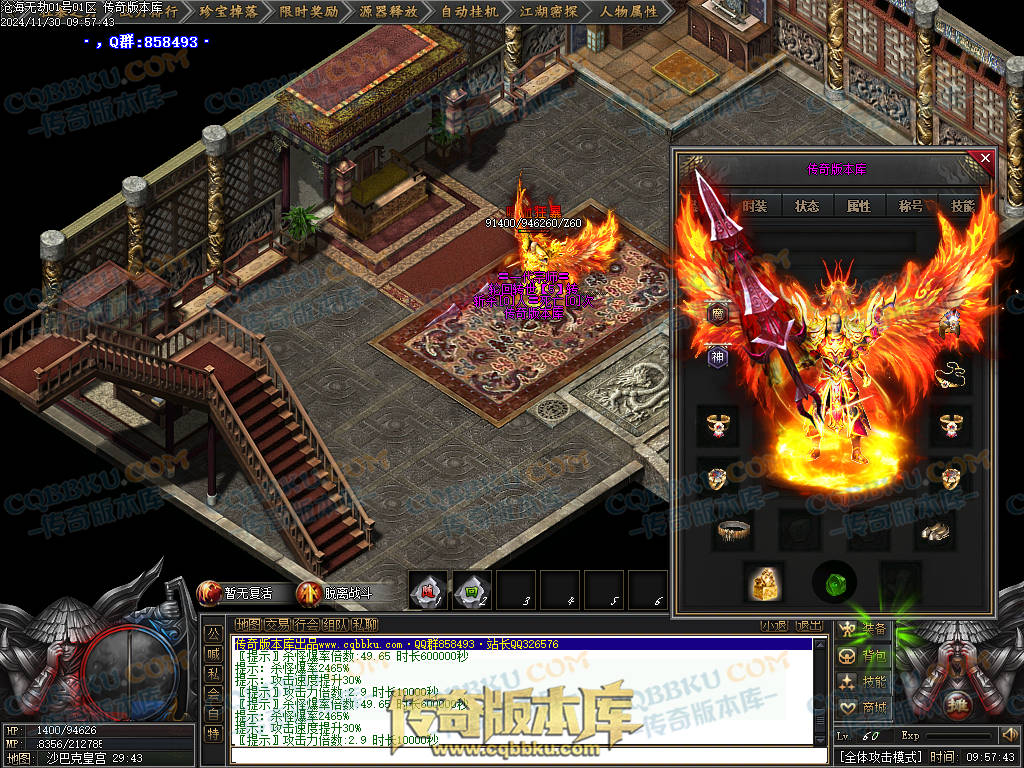Image resolution: width=1024 pixels, height=768 pixels.
Task: Switch to the 技能 tab in character panel
Action: [962, 206]
